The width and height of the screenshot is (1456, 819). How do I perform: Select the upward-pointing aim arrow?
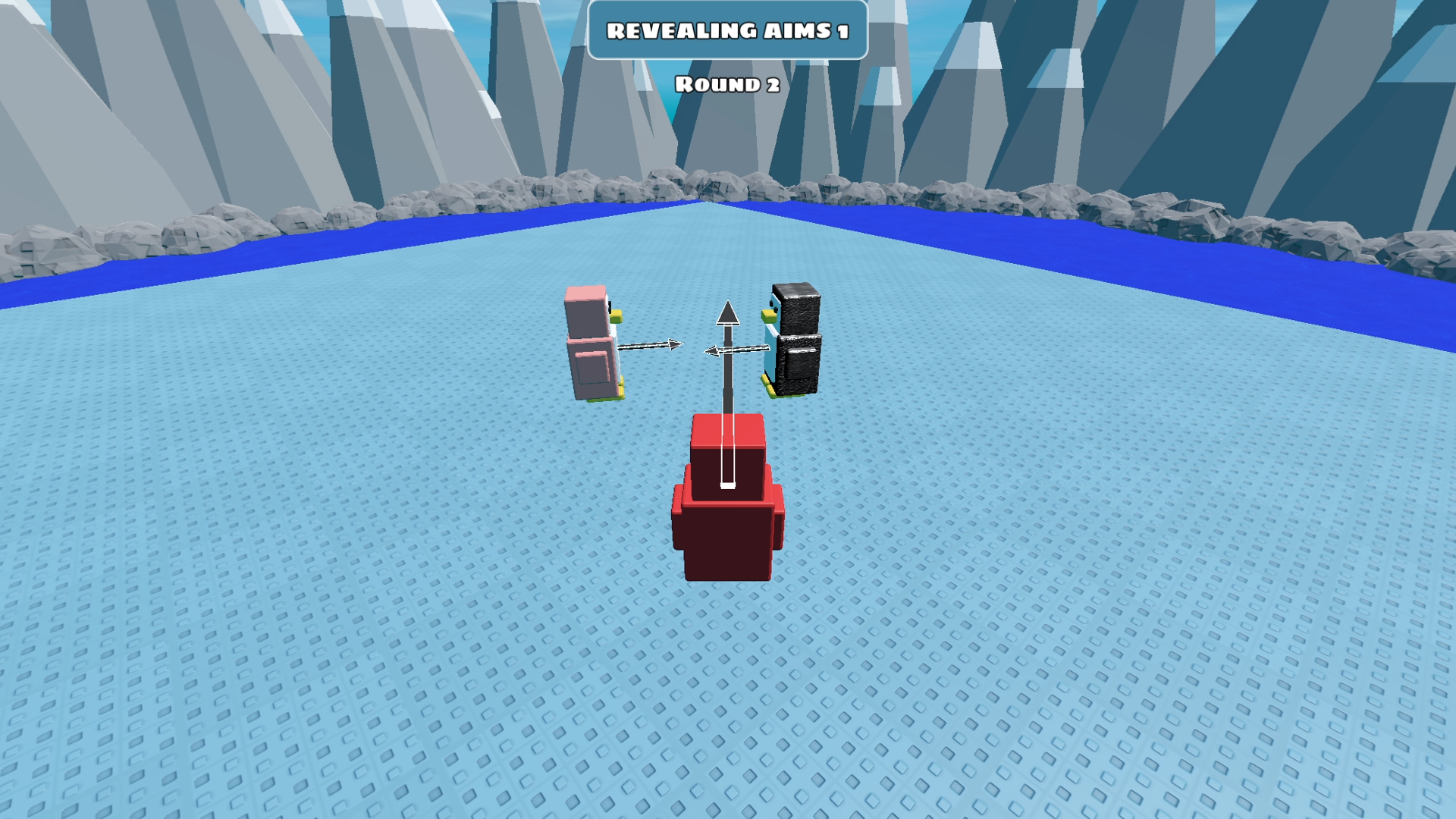(x=728, y=379)
